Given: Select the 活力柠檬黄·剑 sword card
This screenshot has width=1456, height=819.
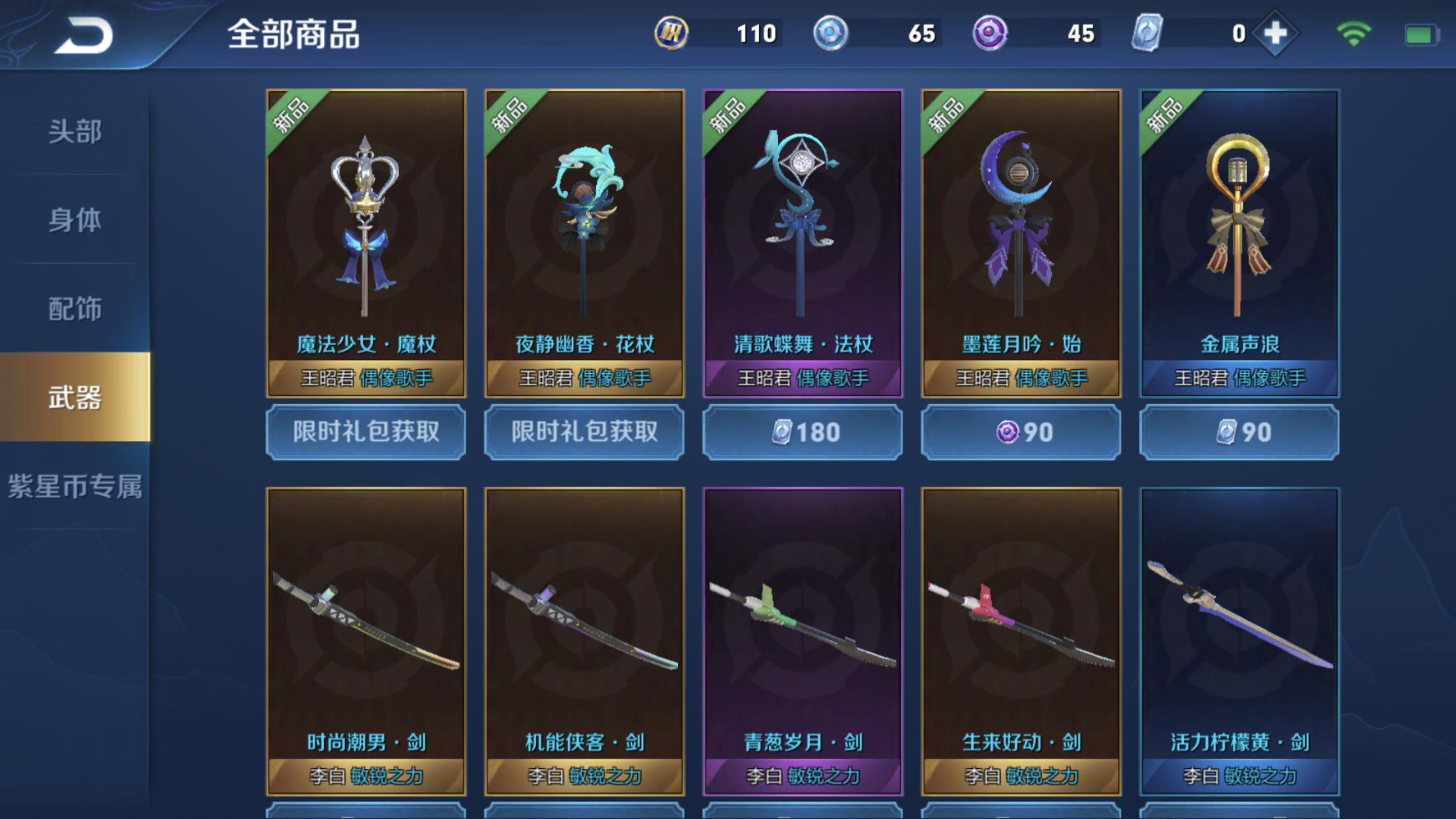Looking at the screenshot, I should click(1239, 641).
